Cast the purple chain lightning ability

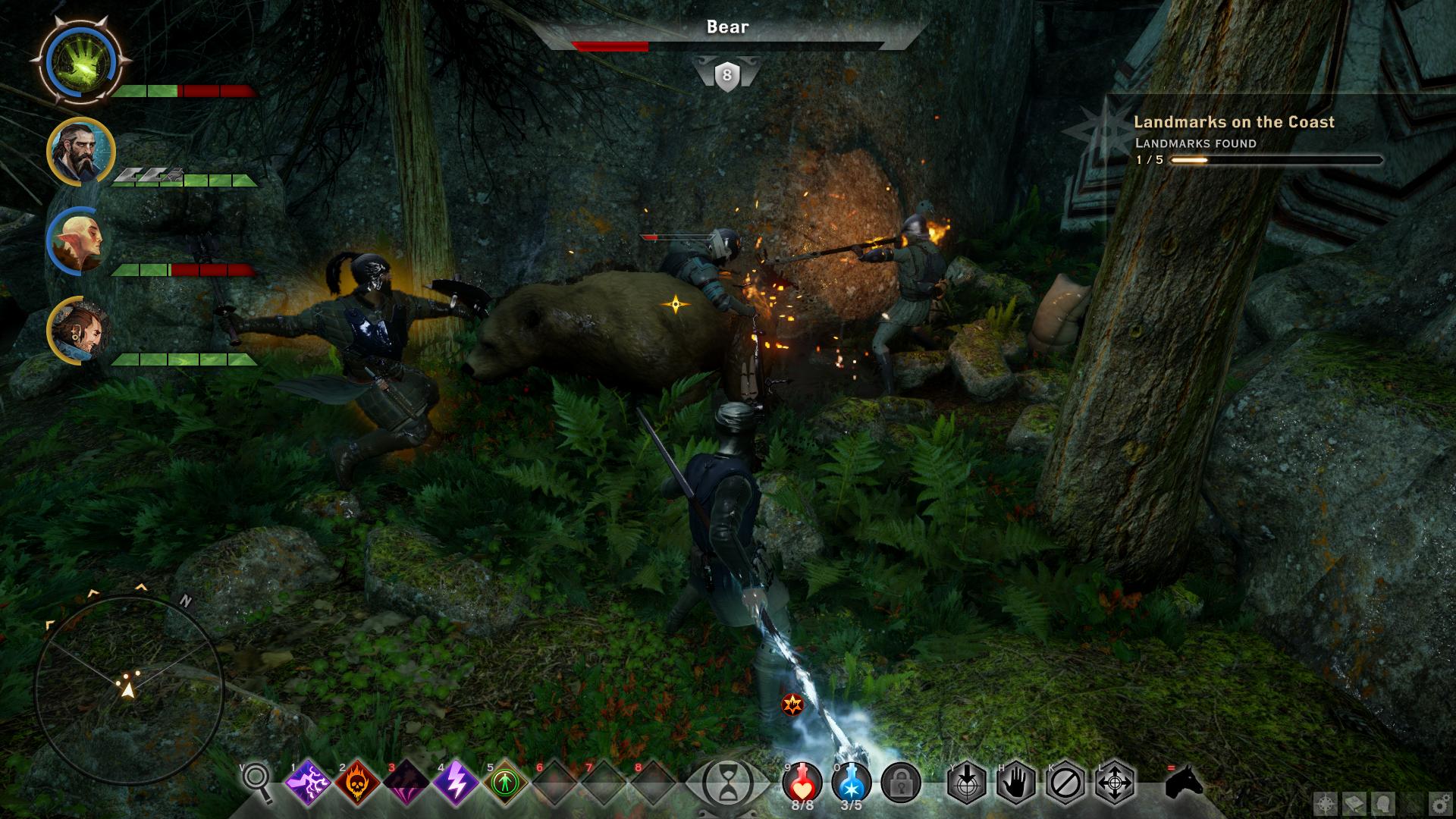308,782
